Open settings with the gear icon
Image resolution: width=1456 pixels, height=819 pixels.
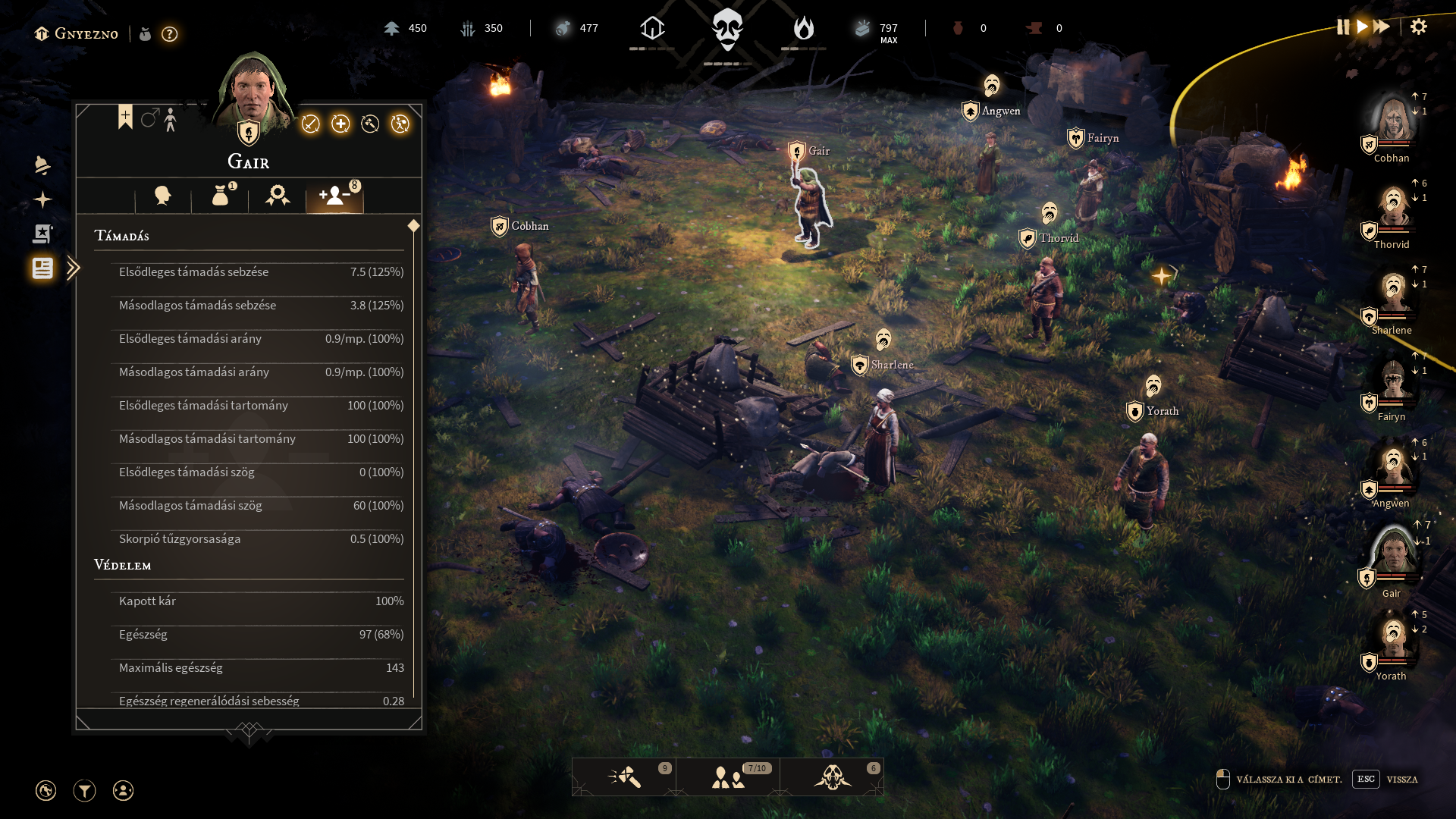tap(1419, 27)
